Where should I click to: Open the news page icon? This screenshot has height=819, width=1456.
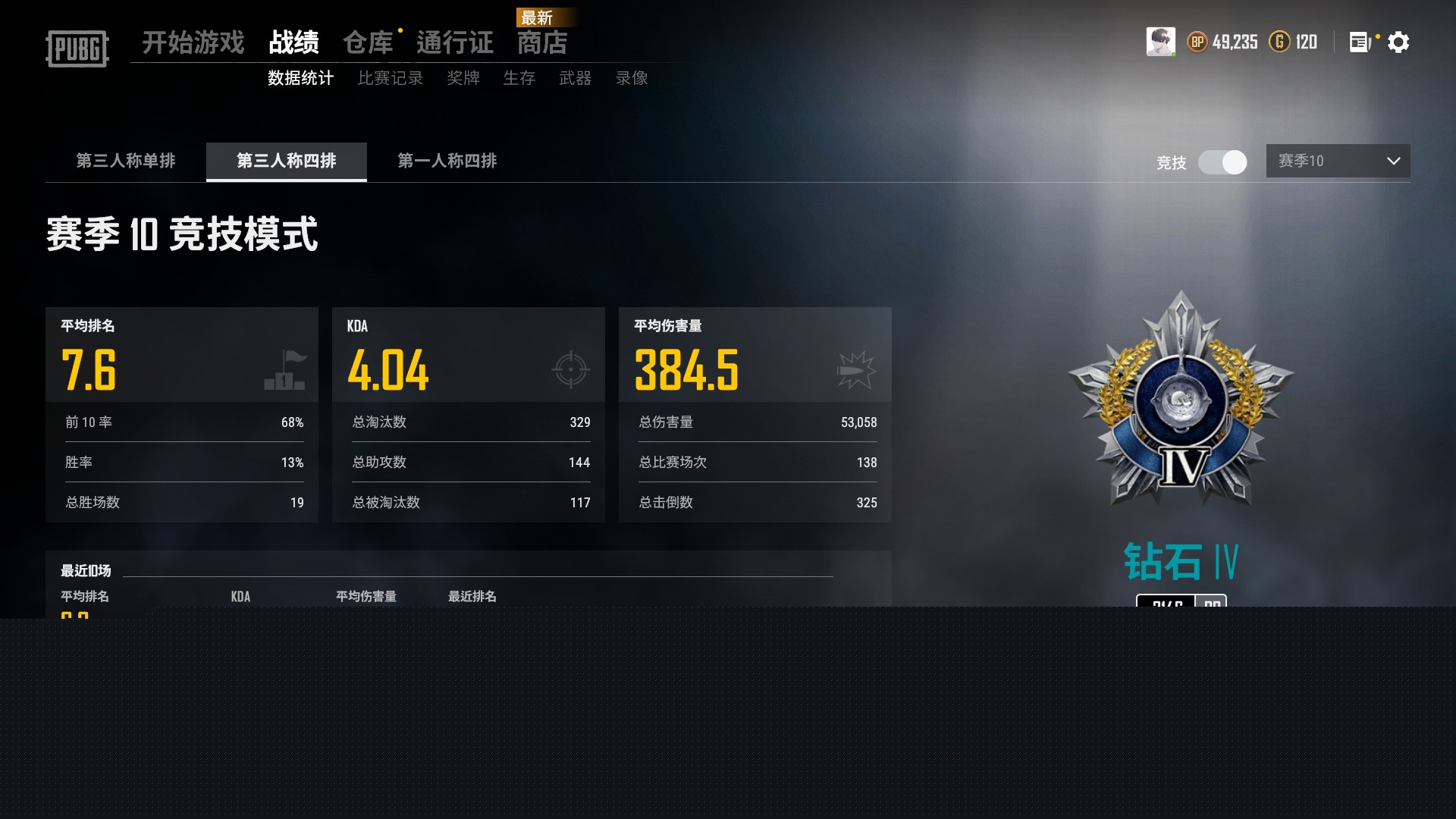[1359, 42]
